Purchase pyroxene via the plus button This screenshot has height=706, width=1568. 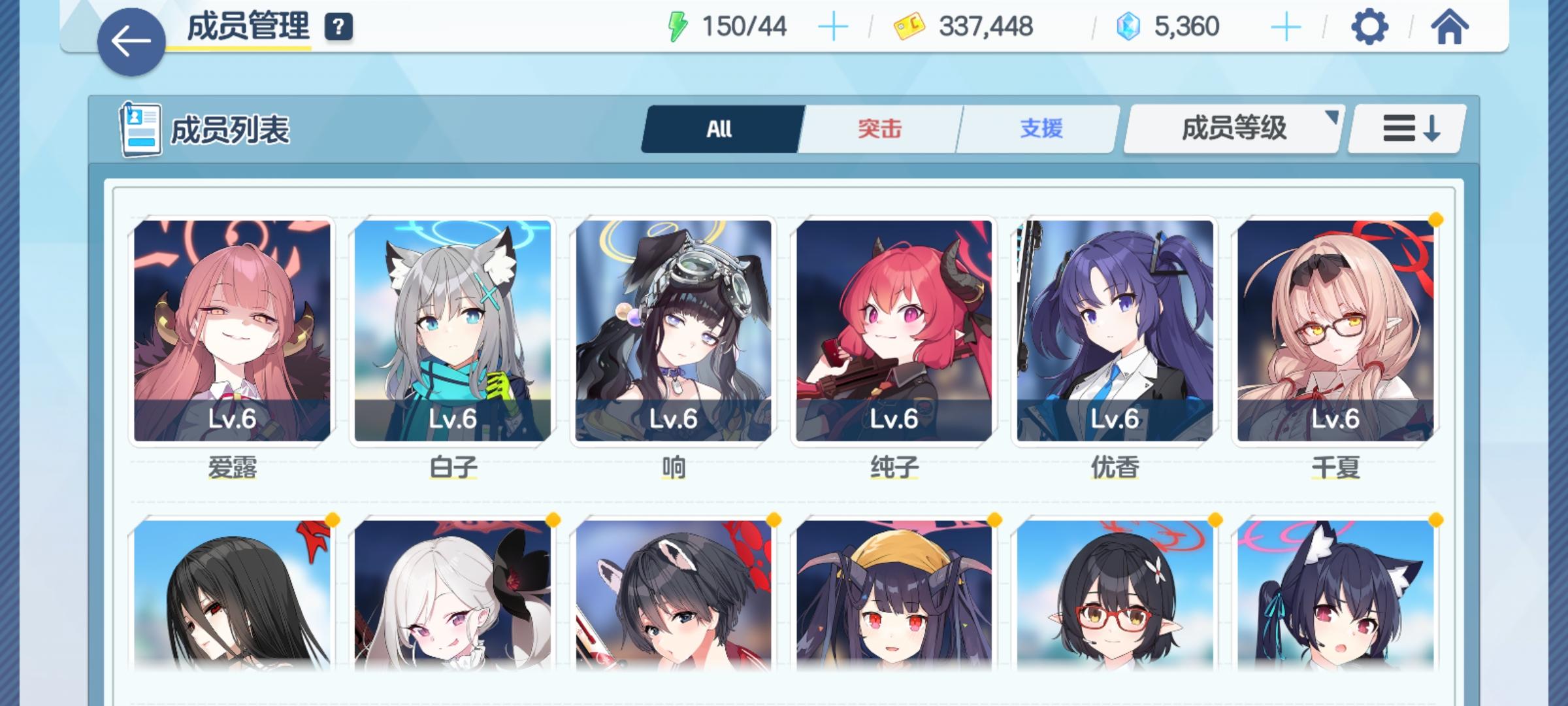[x=1287, y=26]
